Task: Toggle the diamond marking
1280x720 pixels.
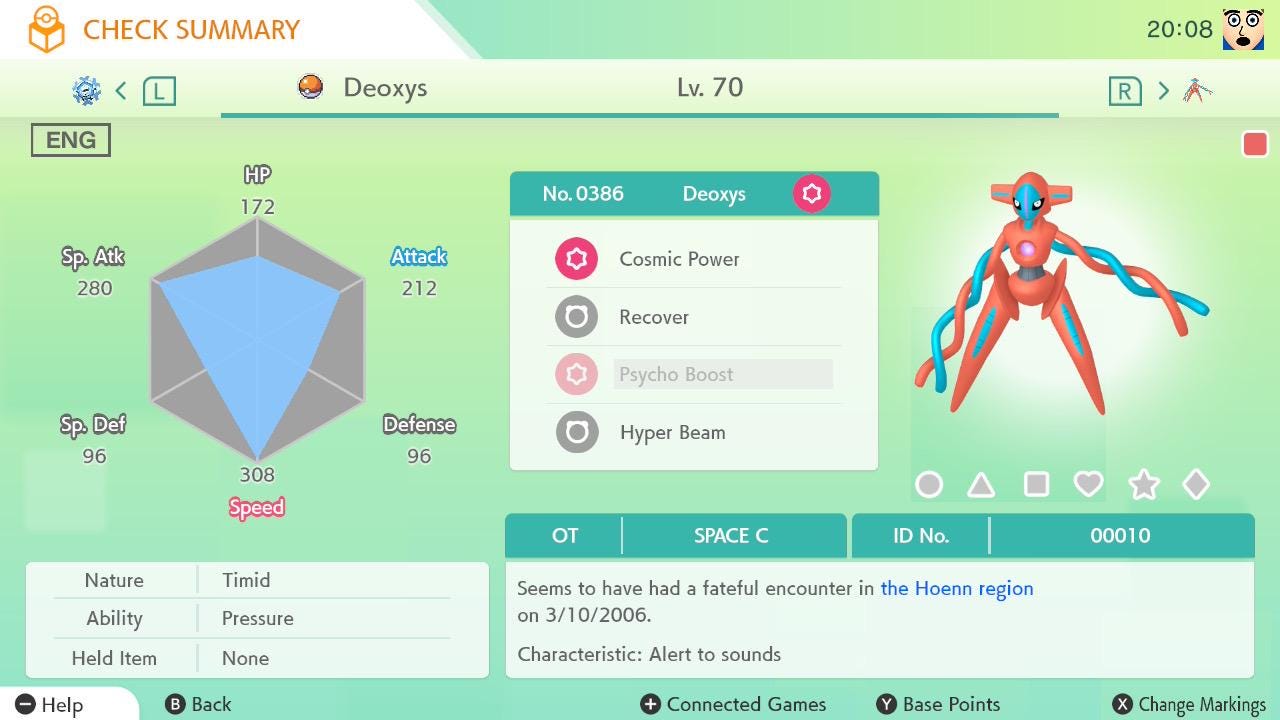Action: click(x=1196, y=485)
